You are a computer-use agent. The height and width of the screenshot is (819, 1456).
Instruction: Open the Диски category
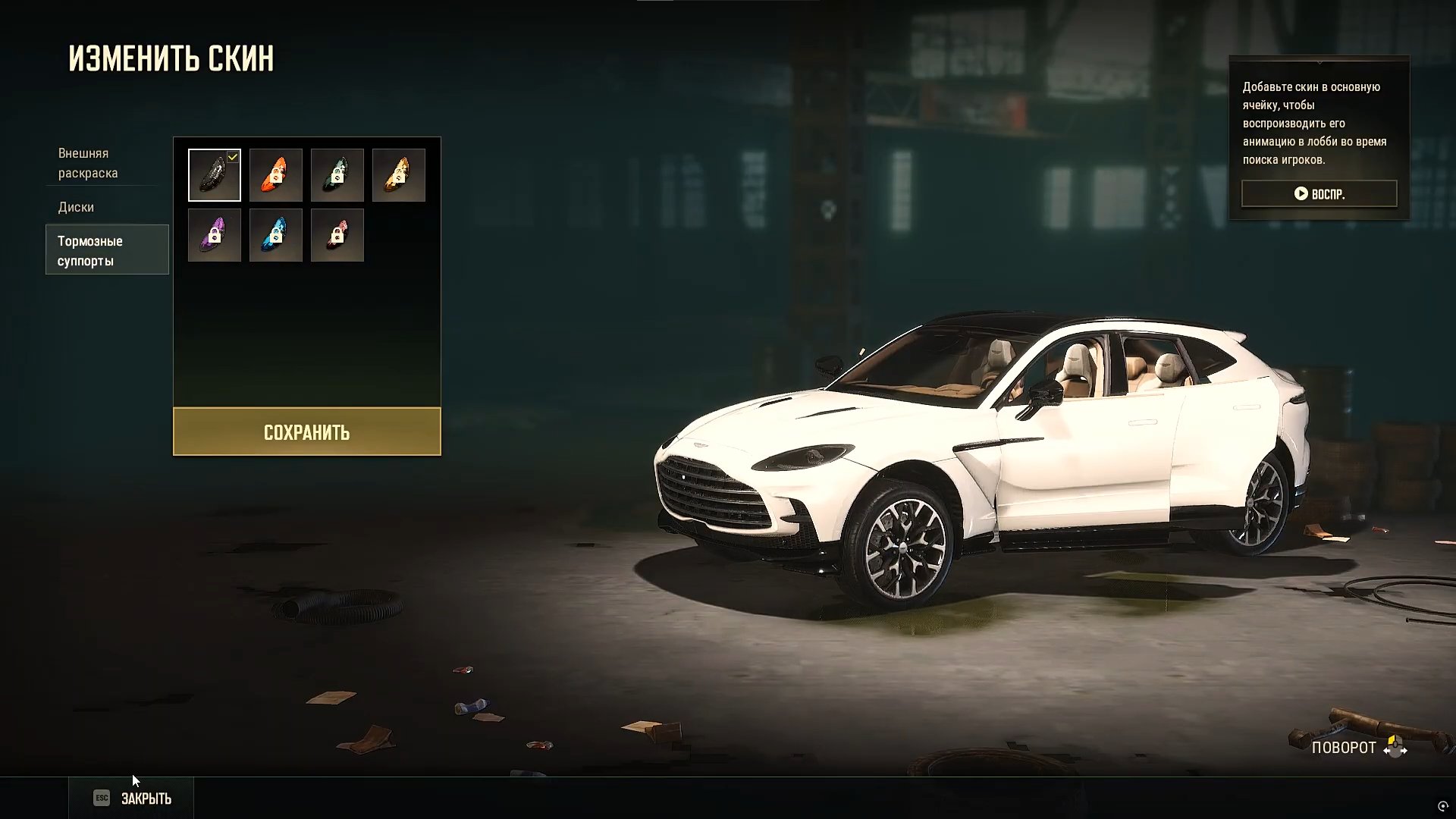(76, 207)
